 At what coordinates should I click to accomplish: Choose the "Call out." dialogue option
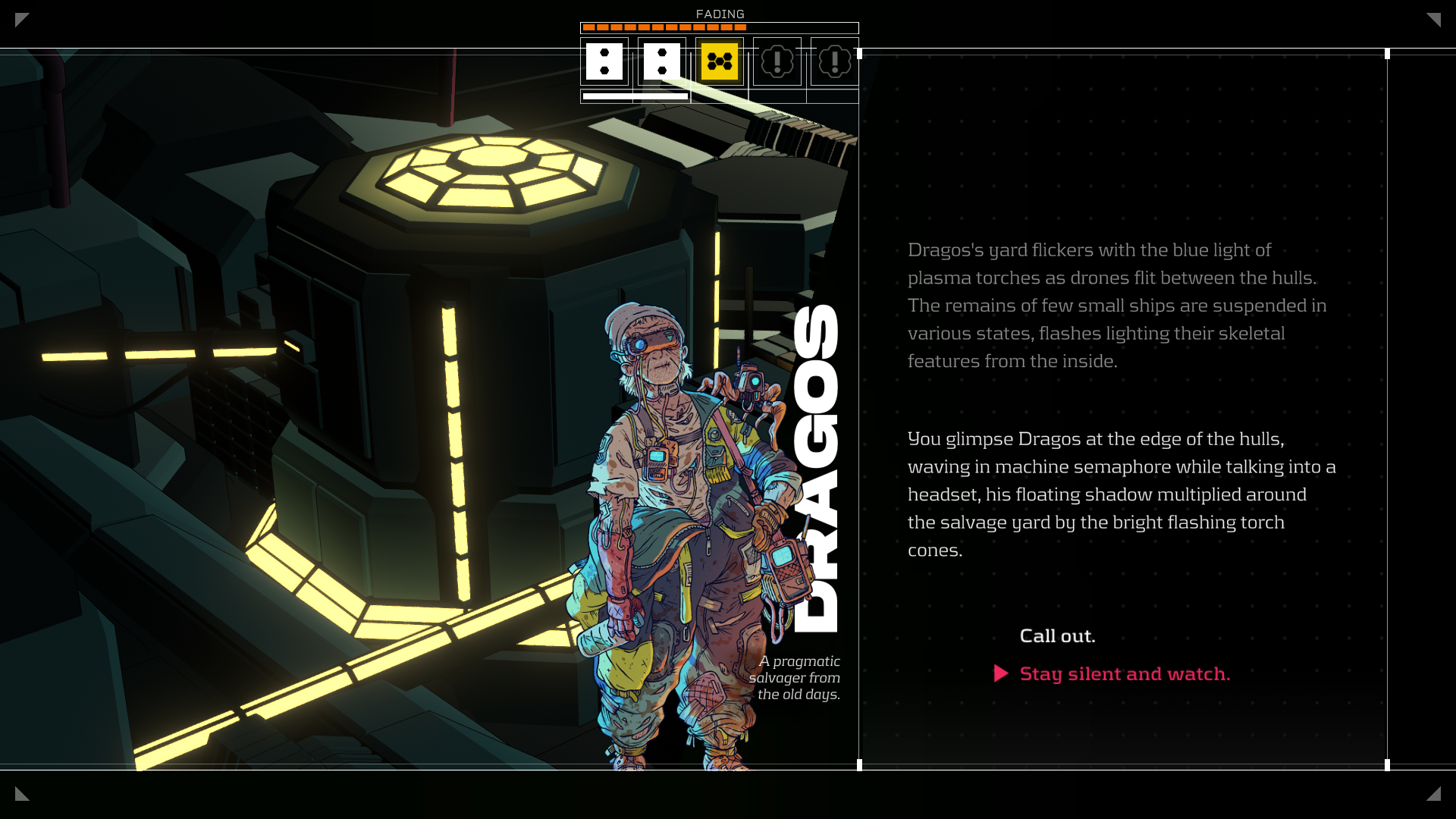(1057, 635)
